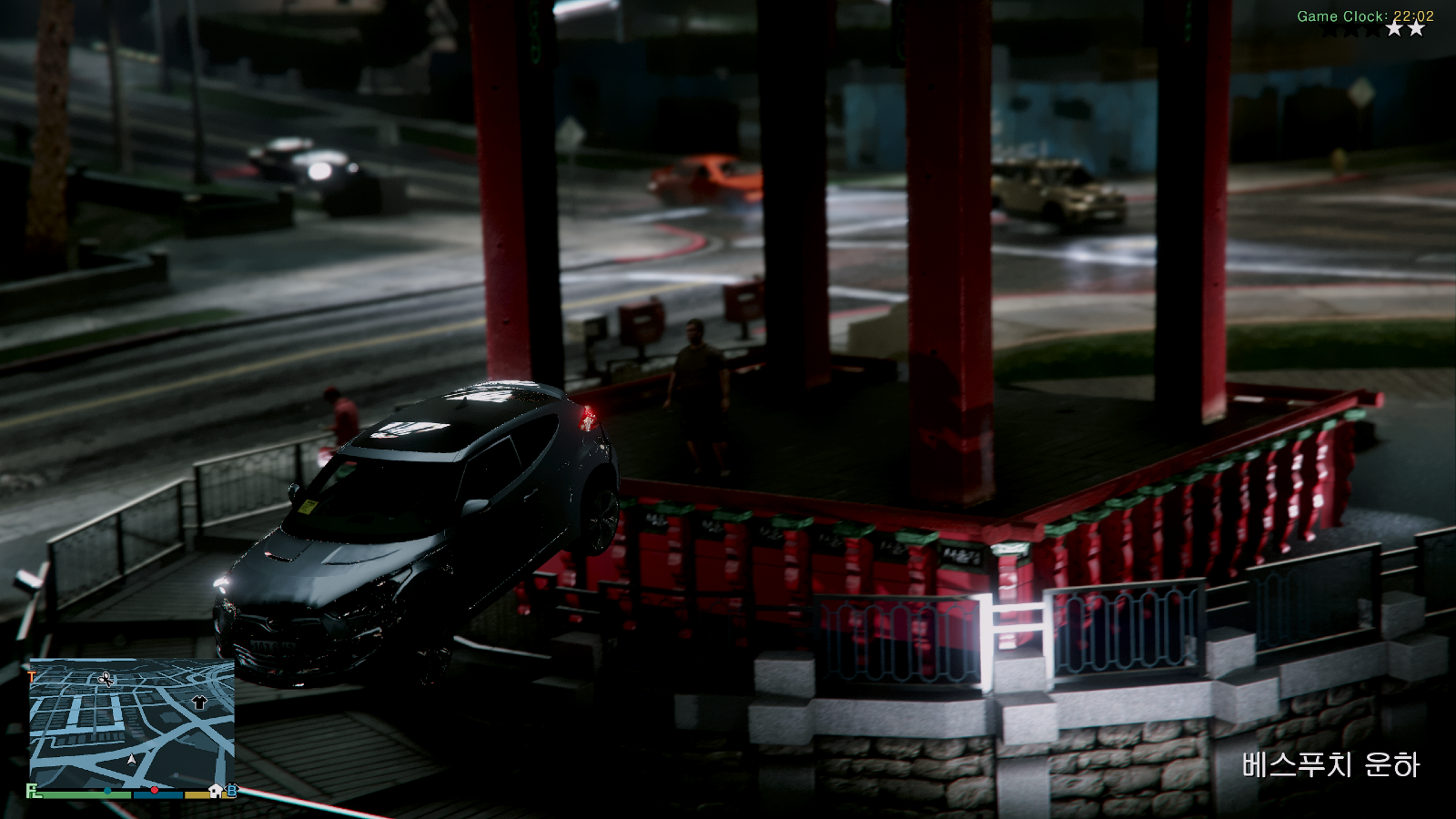The width and height of the screenshot is (1456, 819).
Task: Click the teal dot blip on the green bar
Action: click(x=107, y=790)
